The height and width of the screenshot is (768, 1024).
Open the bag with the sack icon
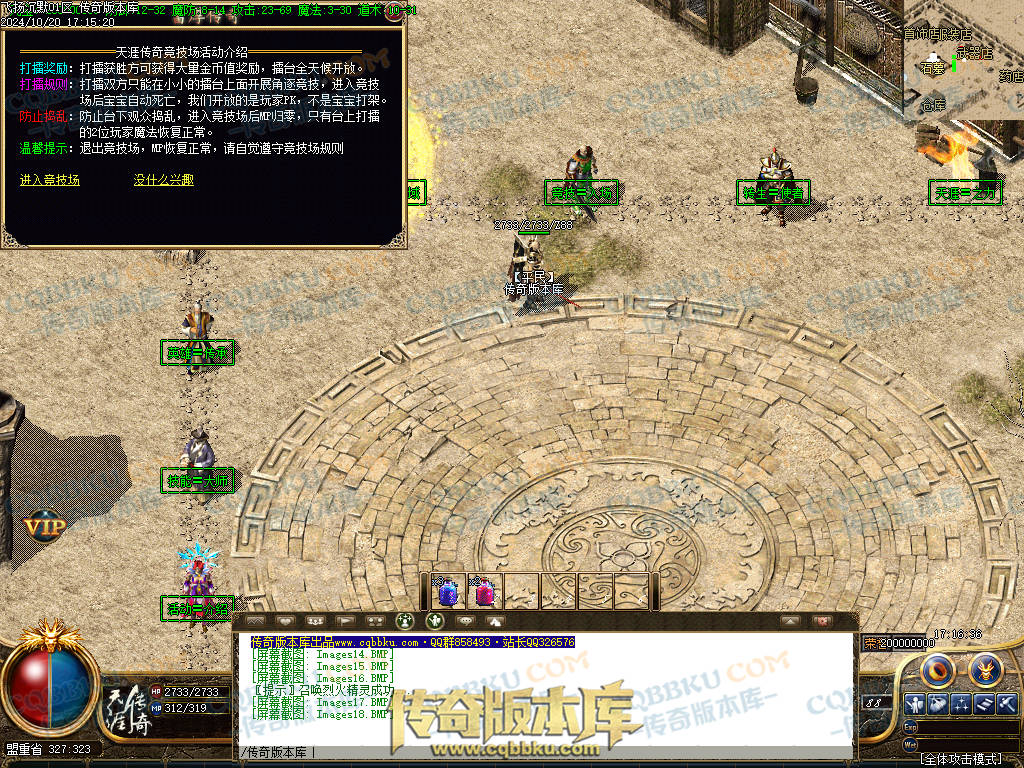(x=938, y=704)
